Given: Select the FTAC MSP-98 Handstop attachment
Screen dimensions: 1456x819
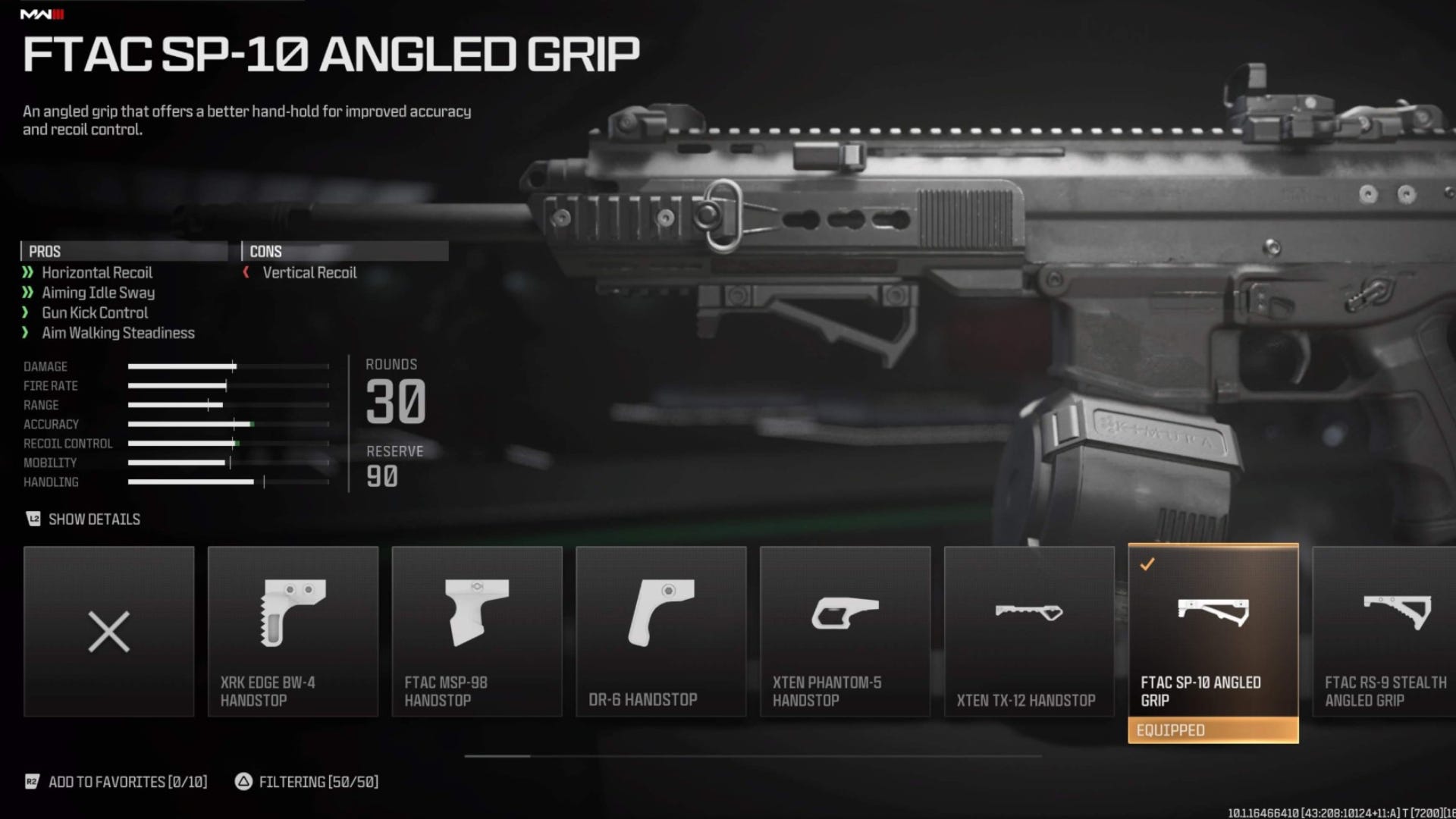Looking at the screenshot, I should (x=476, y=631).
